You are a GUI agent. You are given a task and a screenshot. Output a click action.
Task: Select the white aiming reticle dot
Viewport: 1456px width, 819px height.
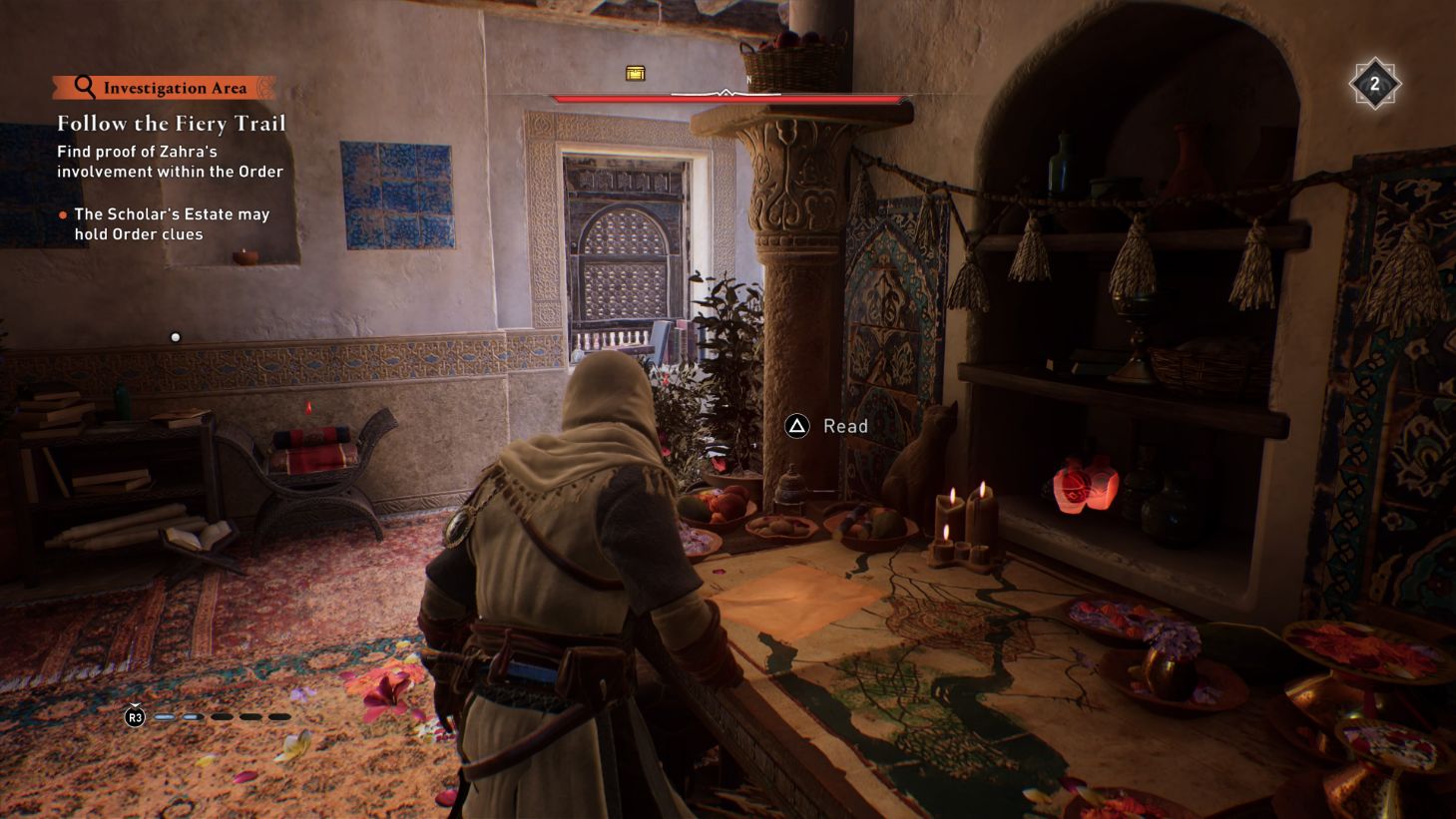tap(176, 337)
